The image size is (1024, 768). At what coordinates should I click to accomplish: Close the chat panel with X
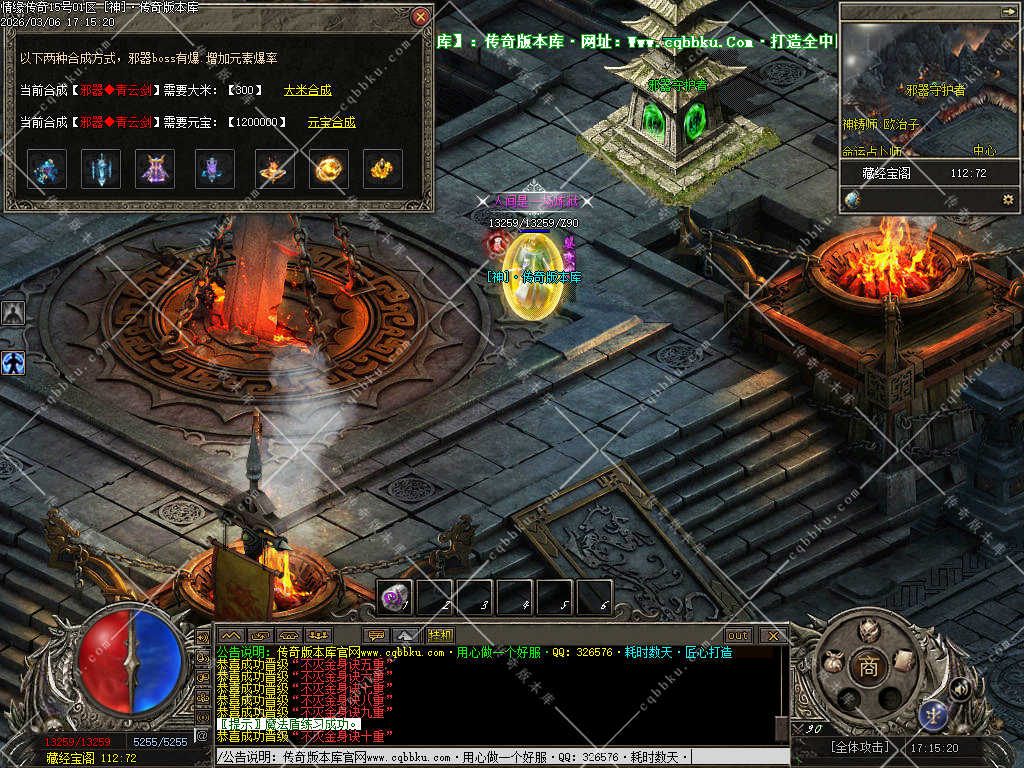(773, 635)
